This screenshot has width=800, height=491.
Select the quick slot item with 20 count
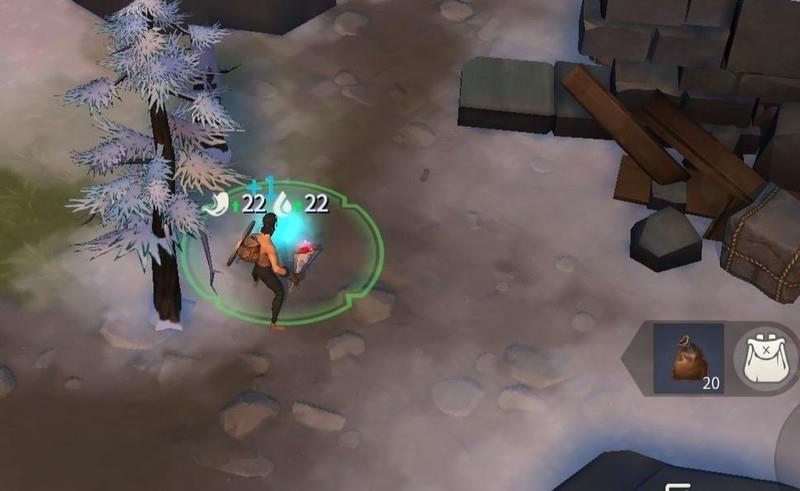pos(688,357)
